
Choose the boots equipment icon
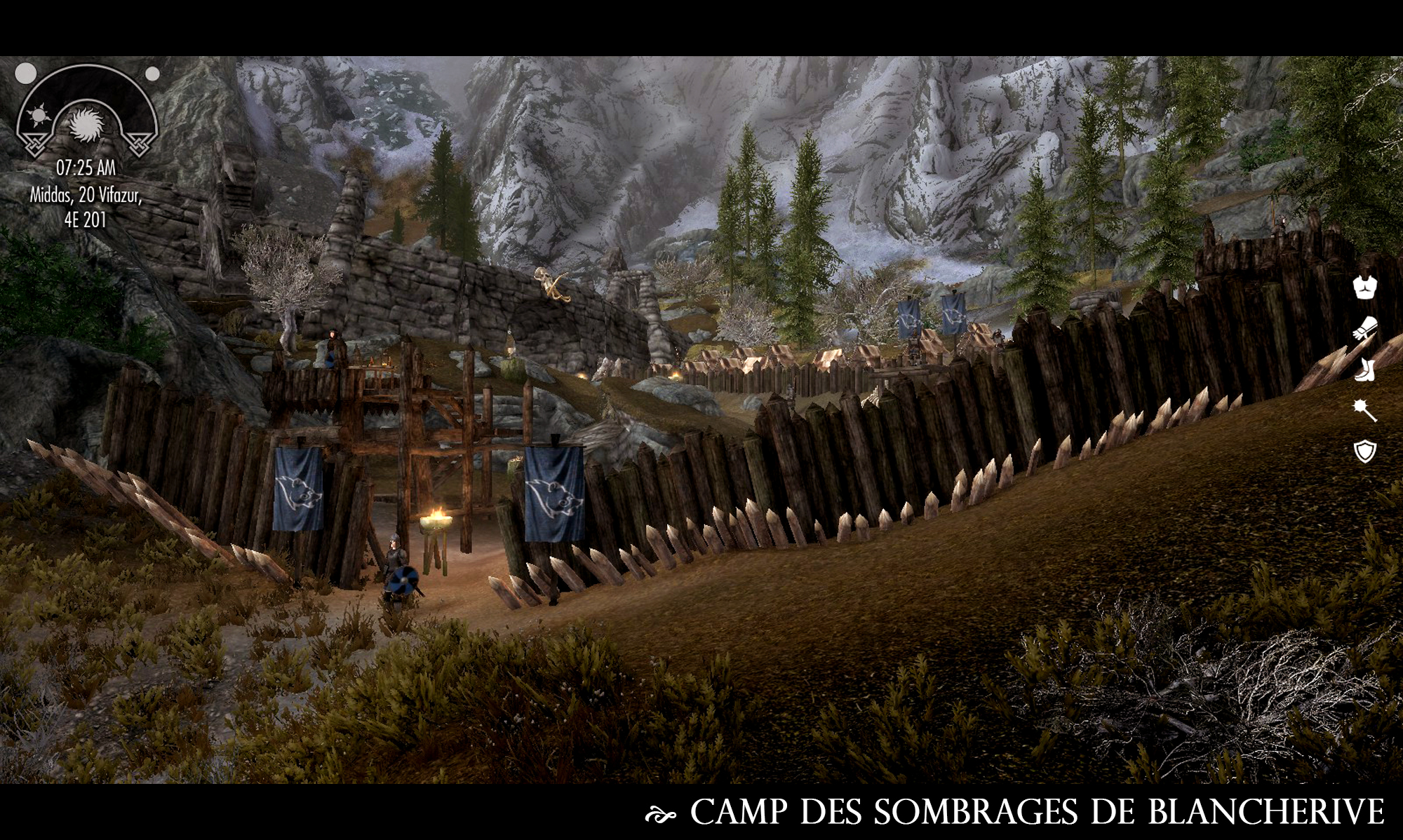(1364, 370)
